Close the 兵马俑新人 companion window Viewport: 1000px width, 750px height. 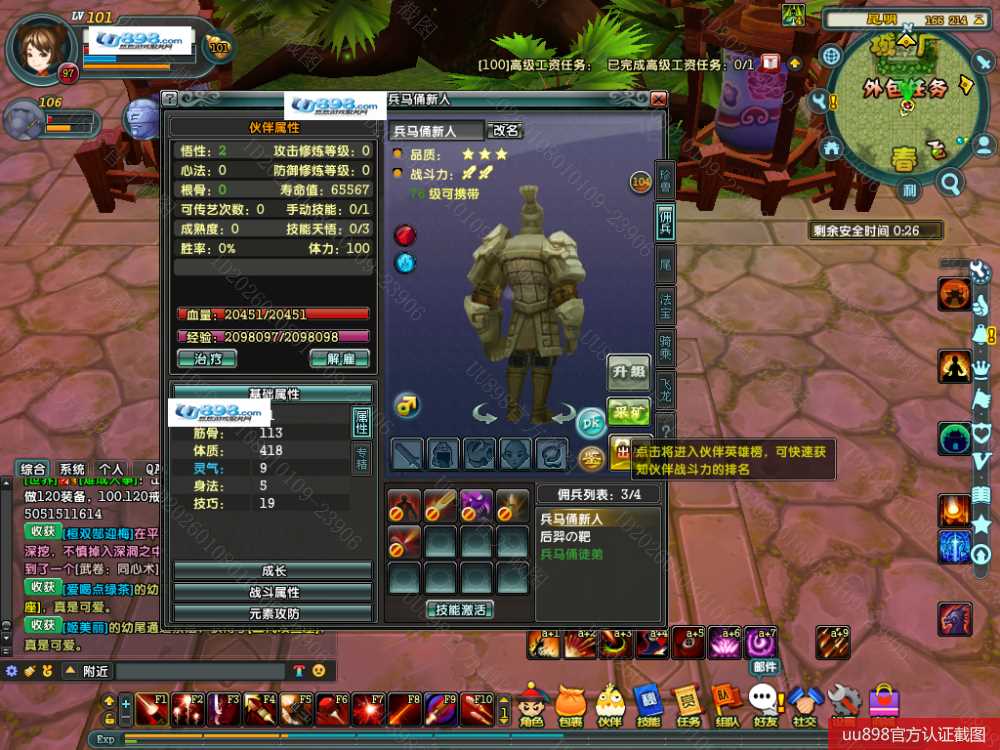pyautogui.click(x=657, y=99)
